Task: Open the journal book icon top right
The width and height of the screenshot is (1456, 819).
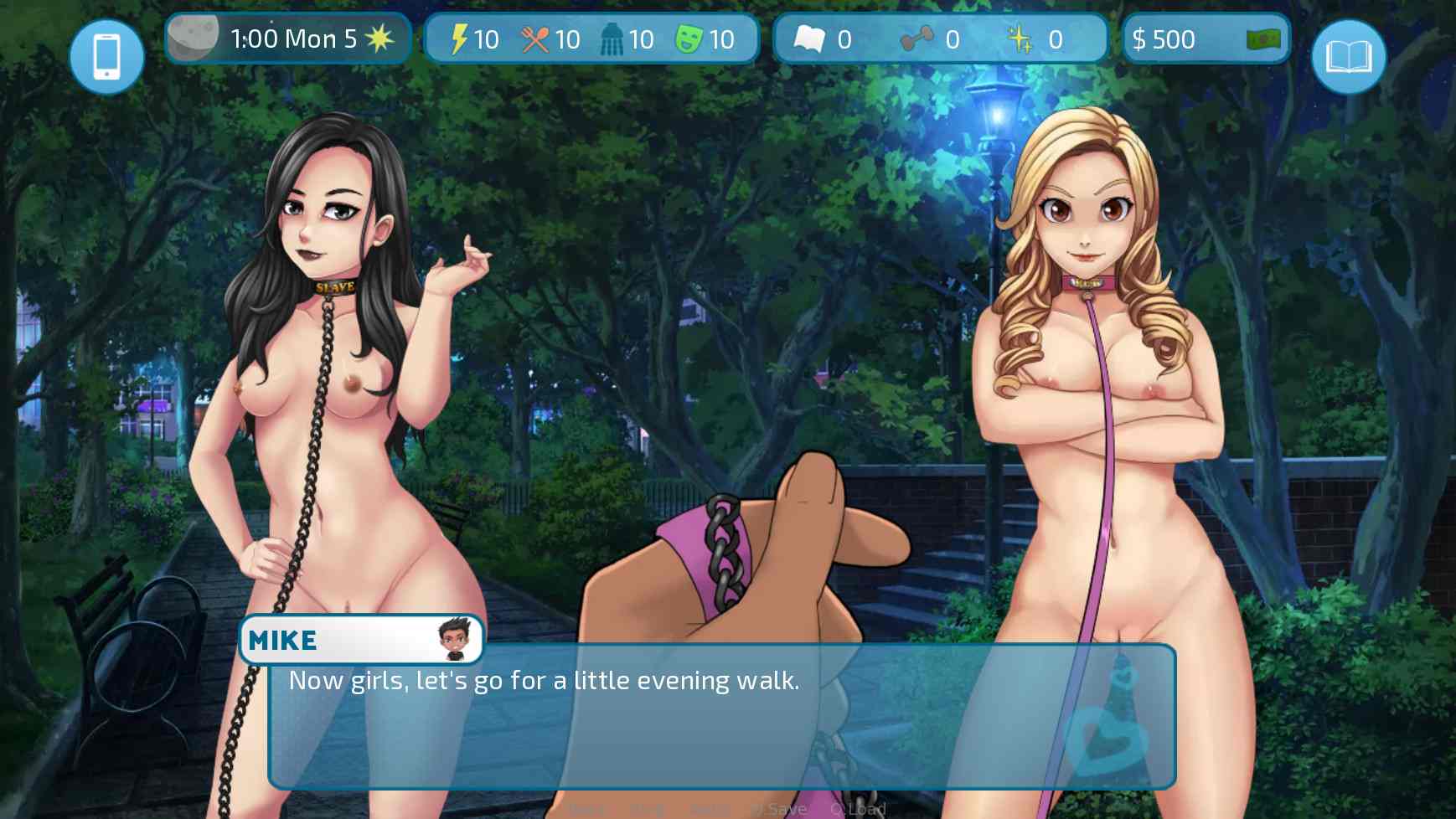Action: [1349, 55]
